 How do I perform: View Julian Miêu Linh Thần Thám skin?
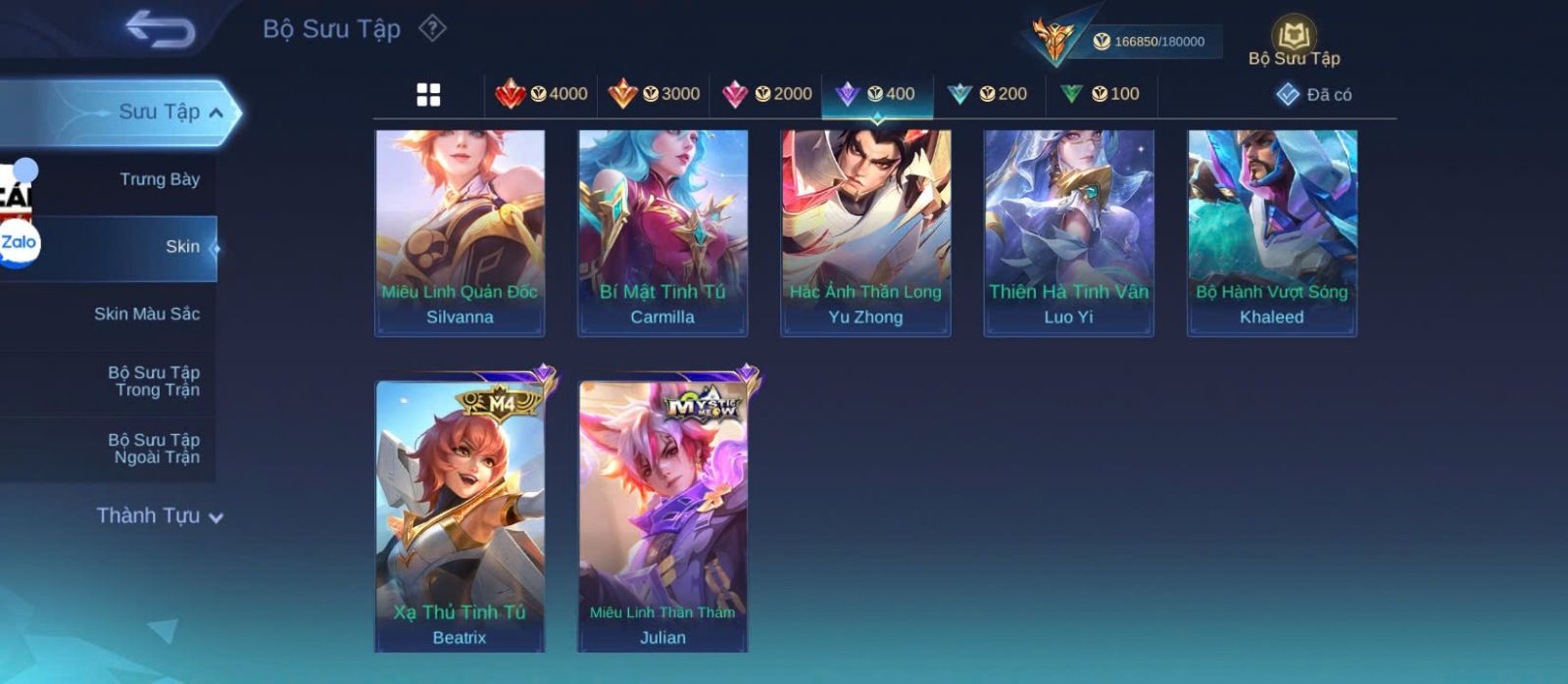(x=663, y=514)
